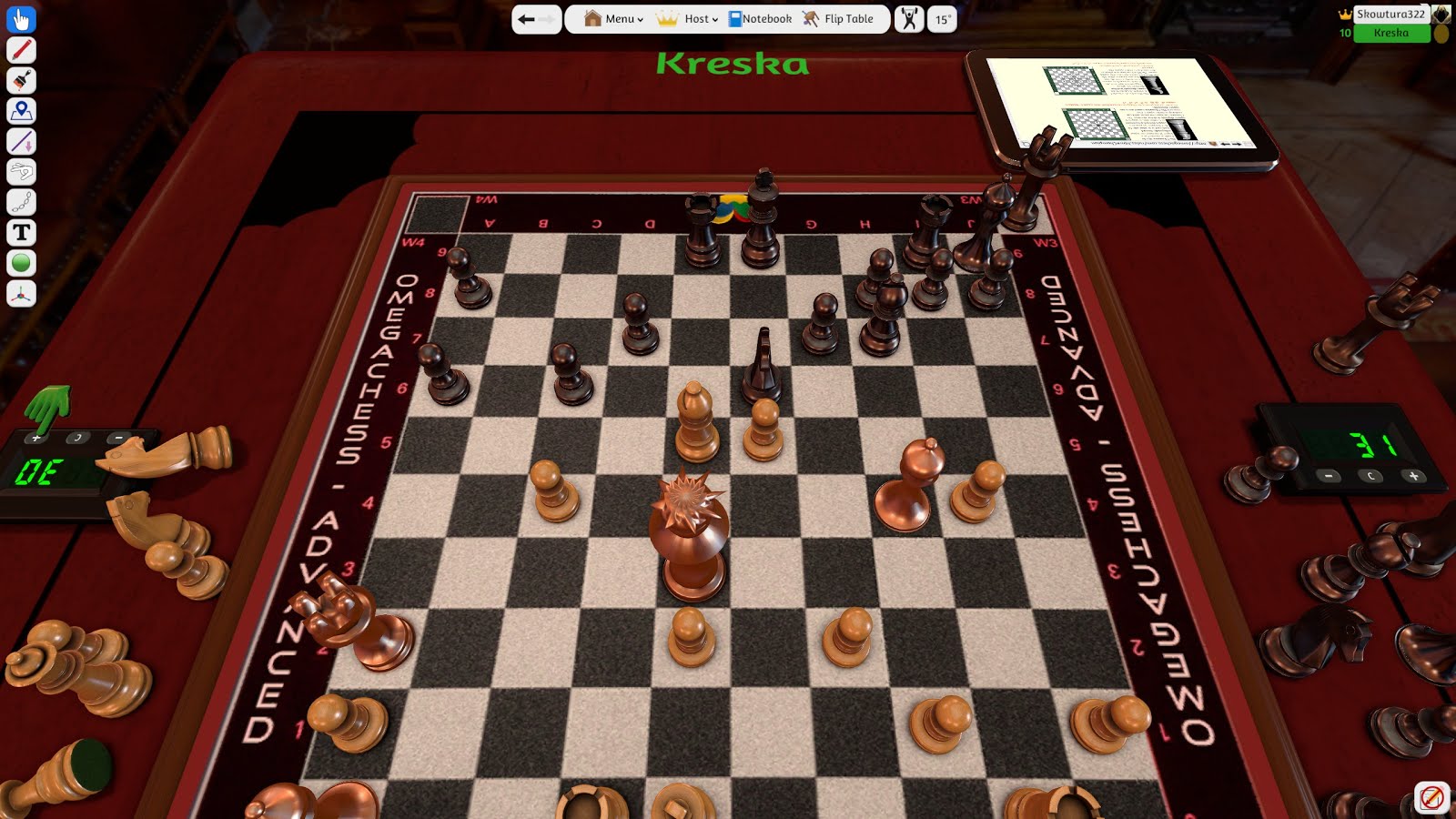
Task: Select the Line tool with purple arrow
Action: point(20,141)
